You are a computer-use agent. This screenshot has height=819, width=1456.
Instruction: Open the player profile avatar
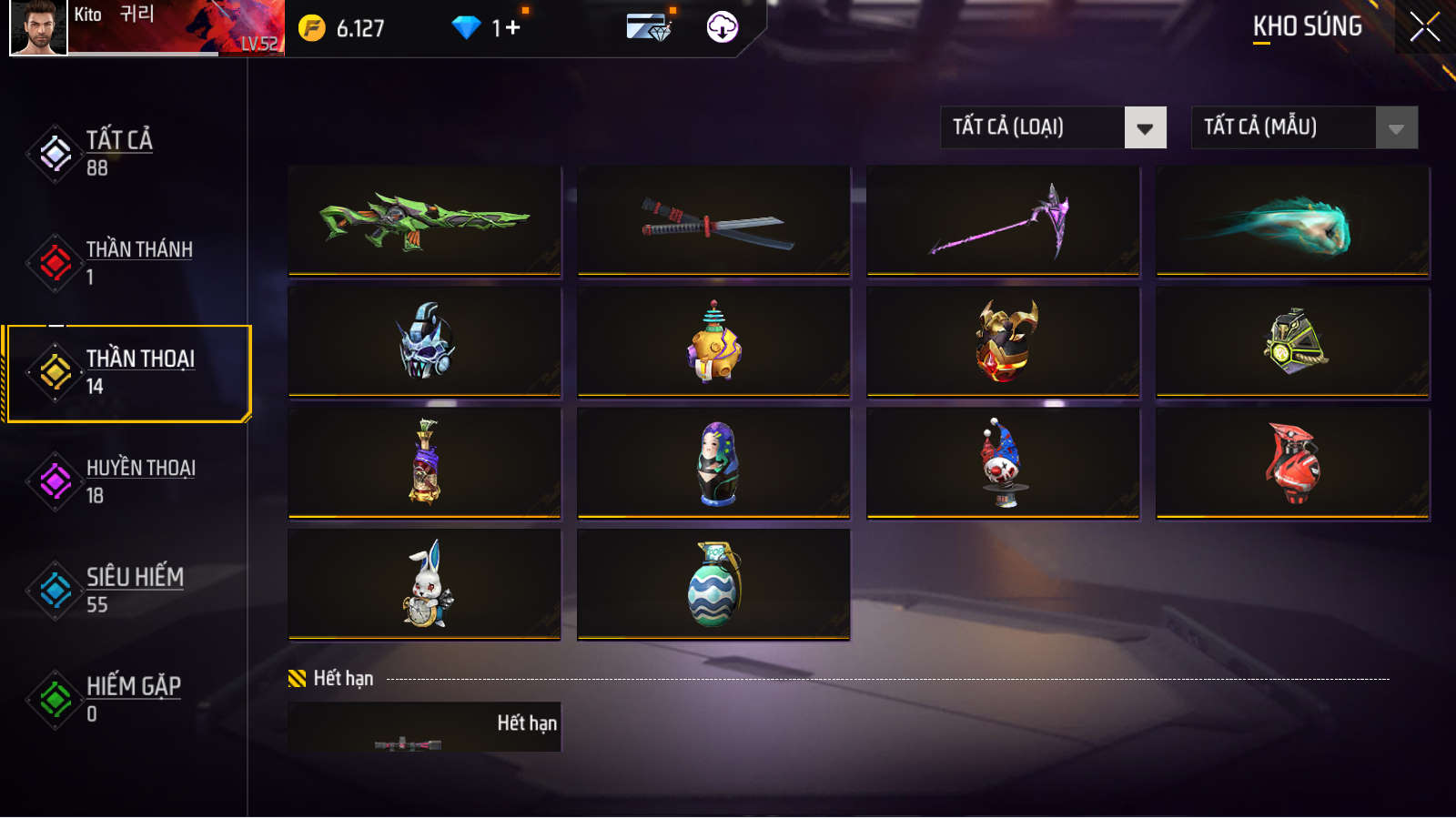[x=38, y=27]
